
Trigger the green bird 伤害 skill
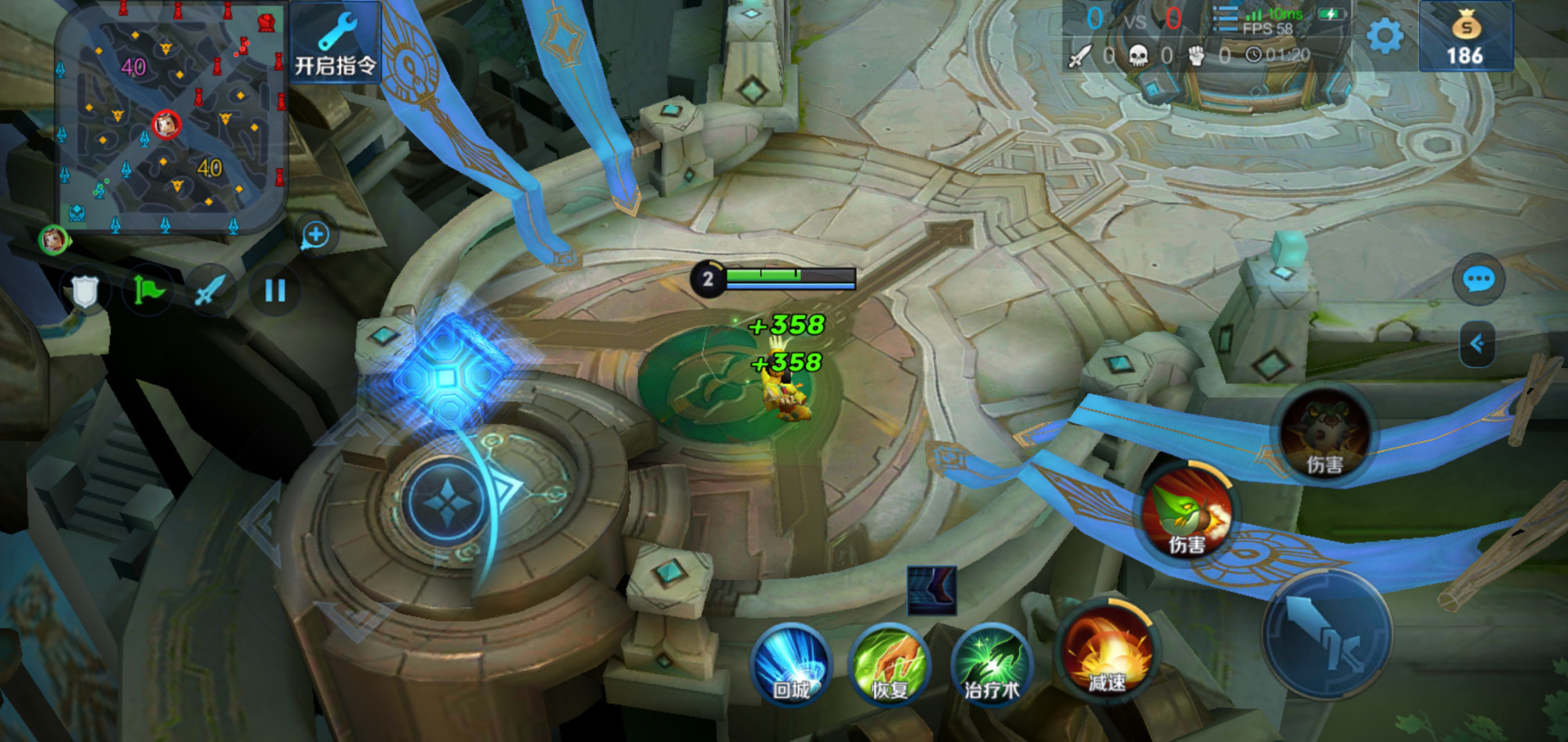[1187, 513]
